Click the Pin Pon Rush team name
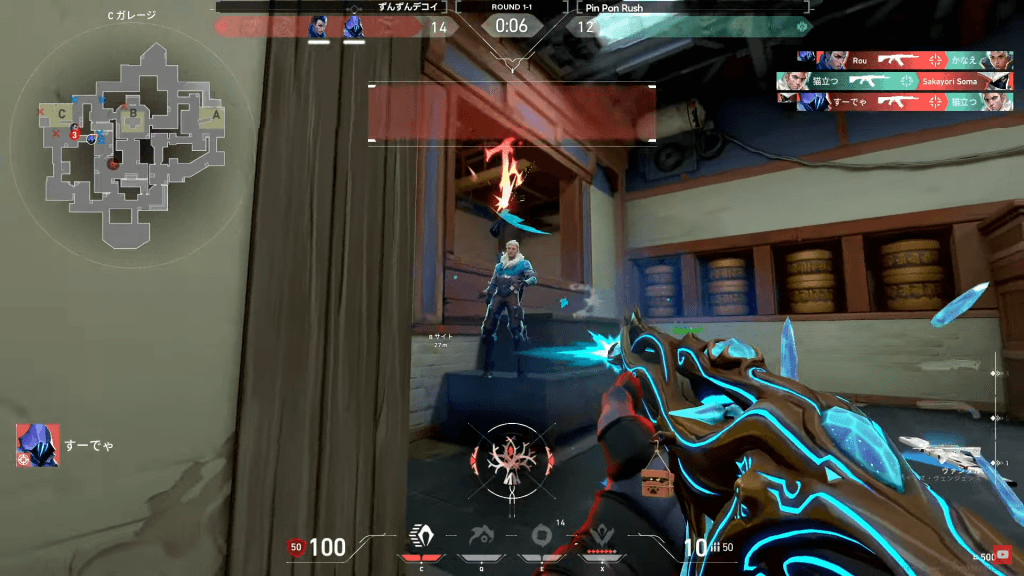 [x=616, y=6]
